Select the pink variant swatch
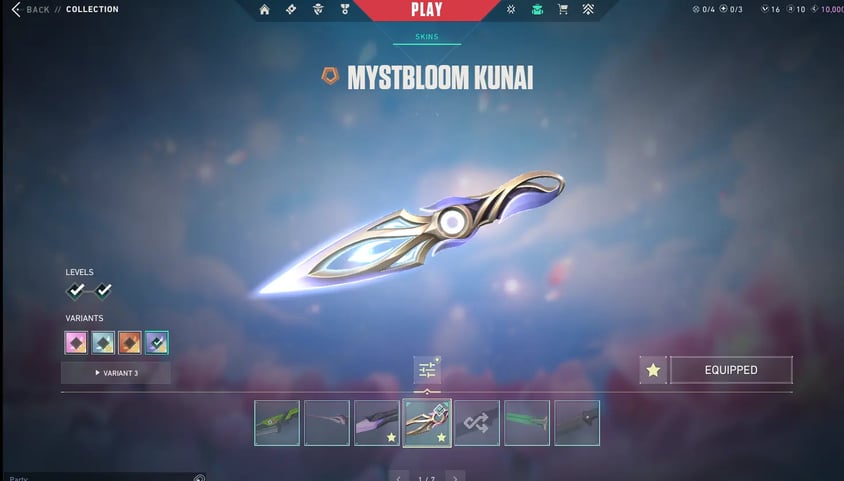This screenshot has width=844, height=481. click(x=76, y=343)
